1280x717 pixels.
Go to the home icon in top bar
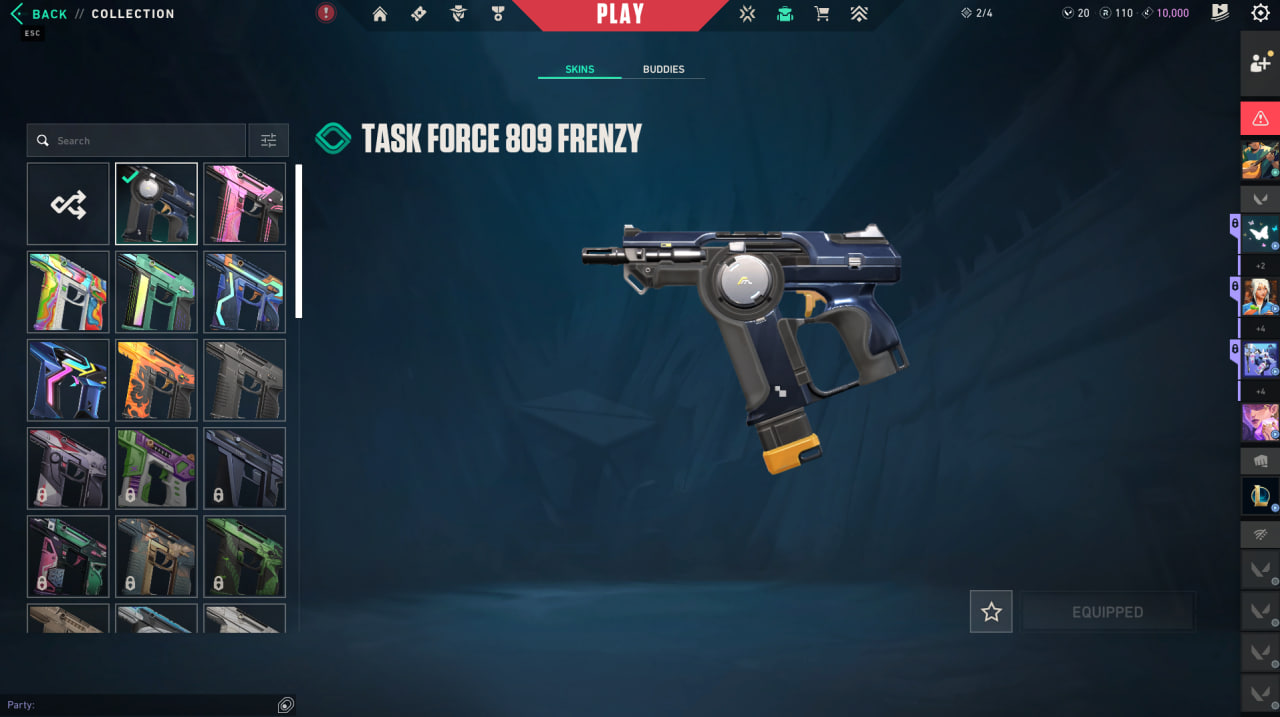[380, 14]
